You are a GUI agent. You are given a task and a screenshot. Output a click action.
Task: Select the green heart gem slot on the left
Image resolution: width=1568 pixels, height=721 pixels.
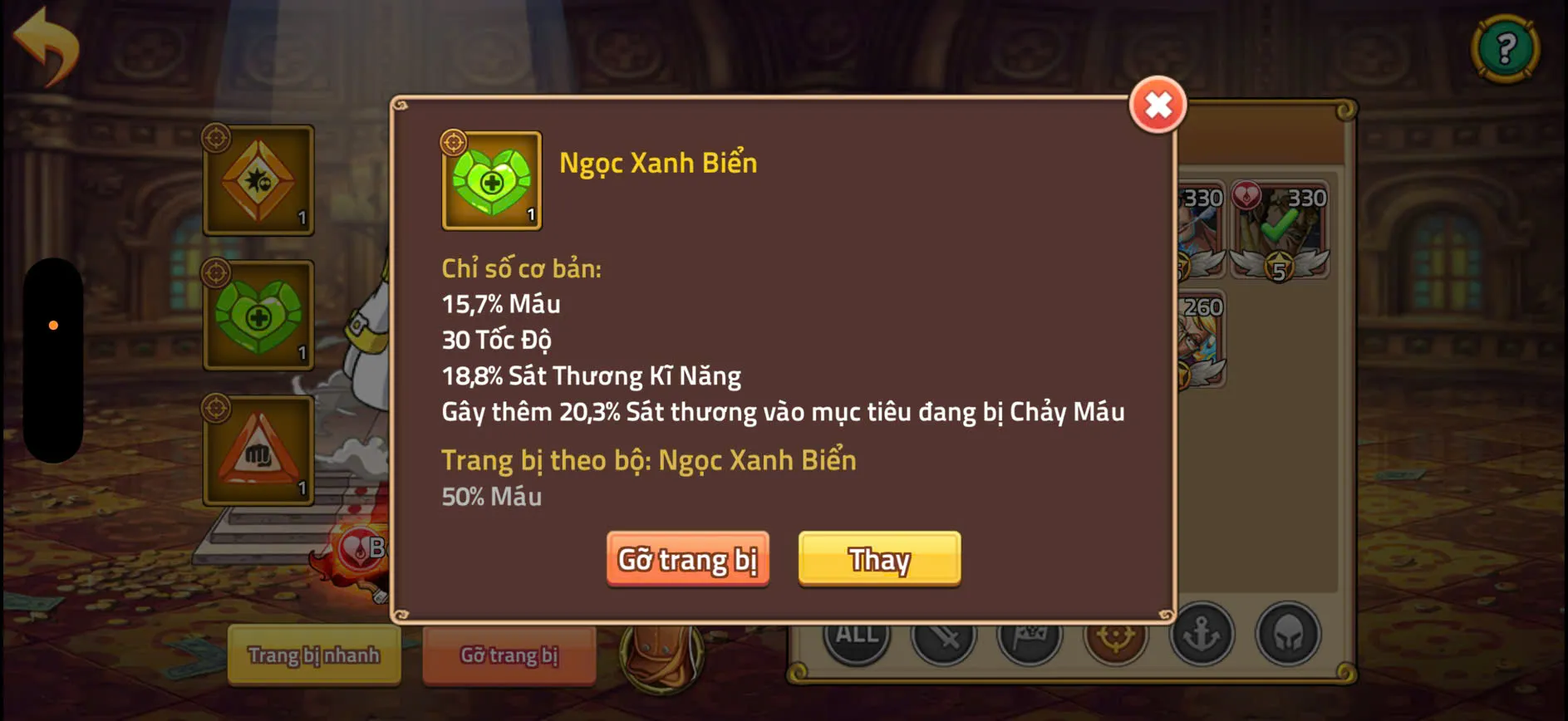[258, 316]
